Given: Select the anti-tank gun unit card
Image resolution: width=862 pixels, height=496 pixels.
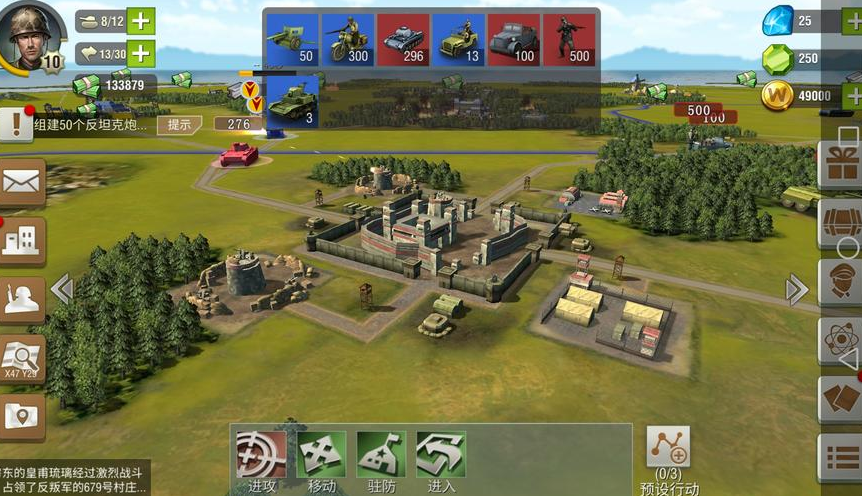Looking at the screenshot, I should [292, 40].
